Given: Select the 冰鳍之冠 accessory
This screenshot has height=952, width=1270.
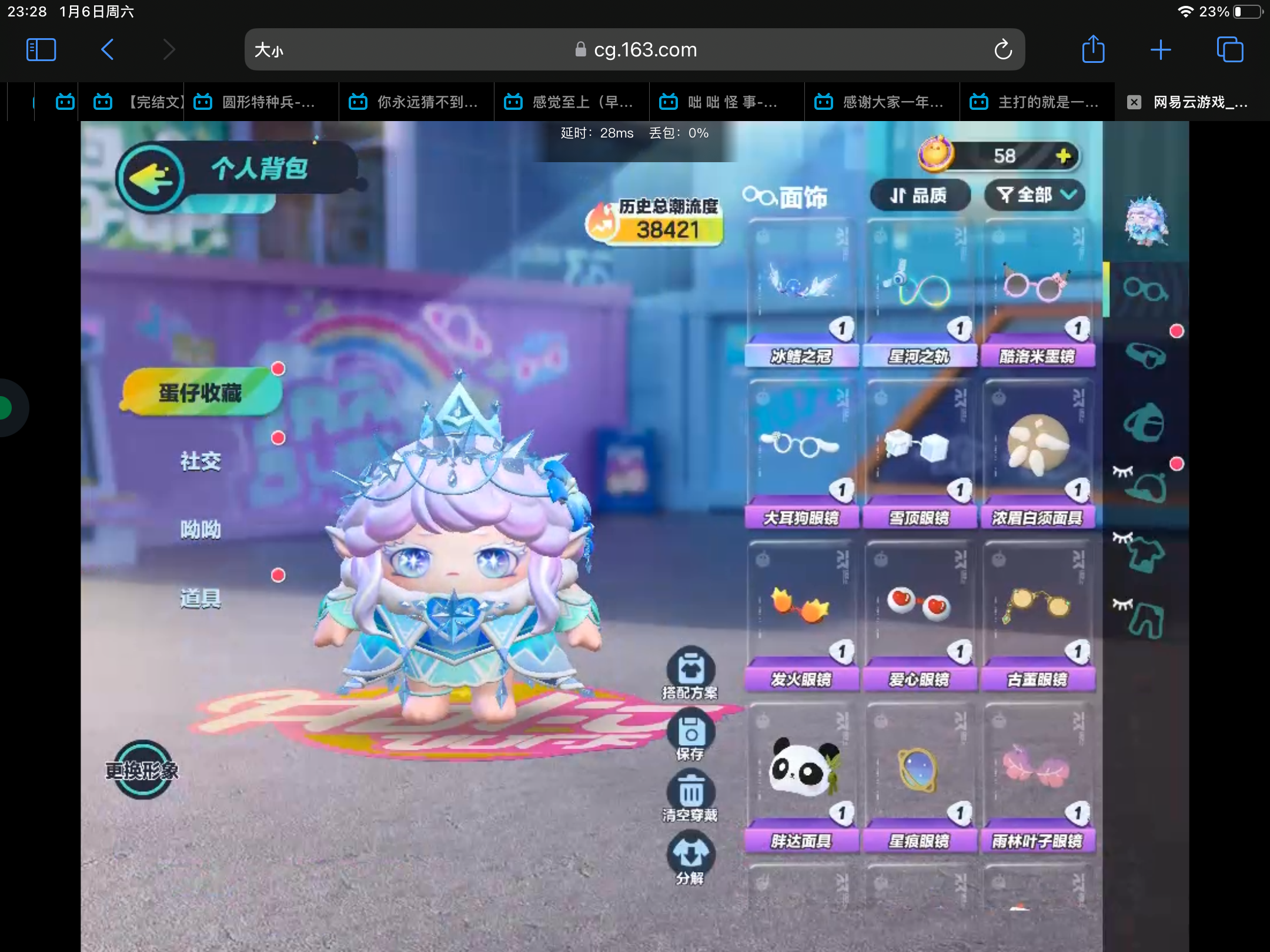Looking at the screenshot, I should 801,294.
